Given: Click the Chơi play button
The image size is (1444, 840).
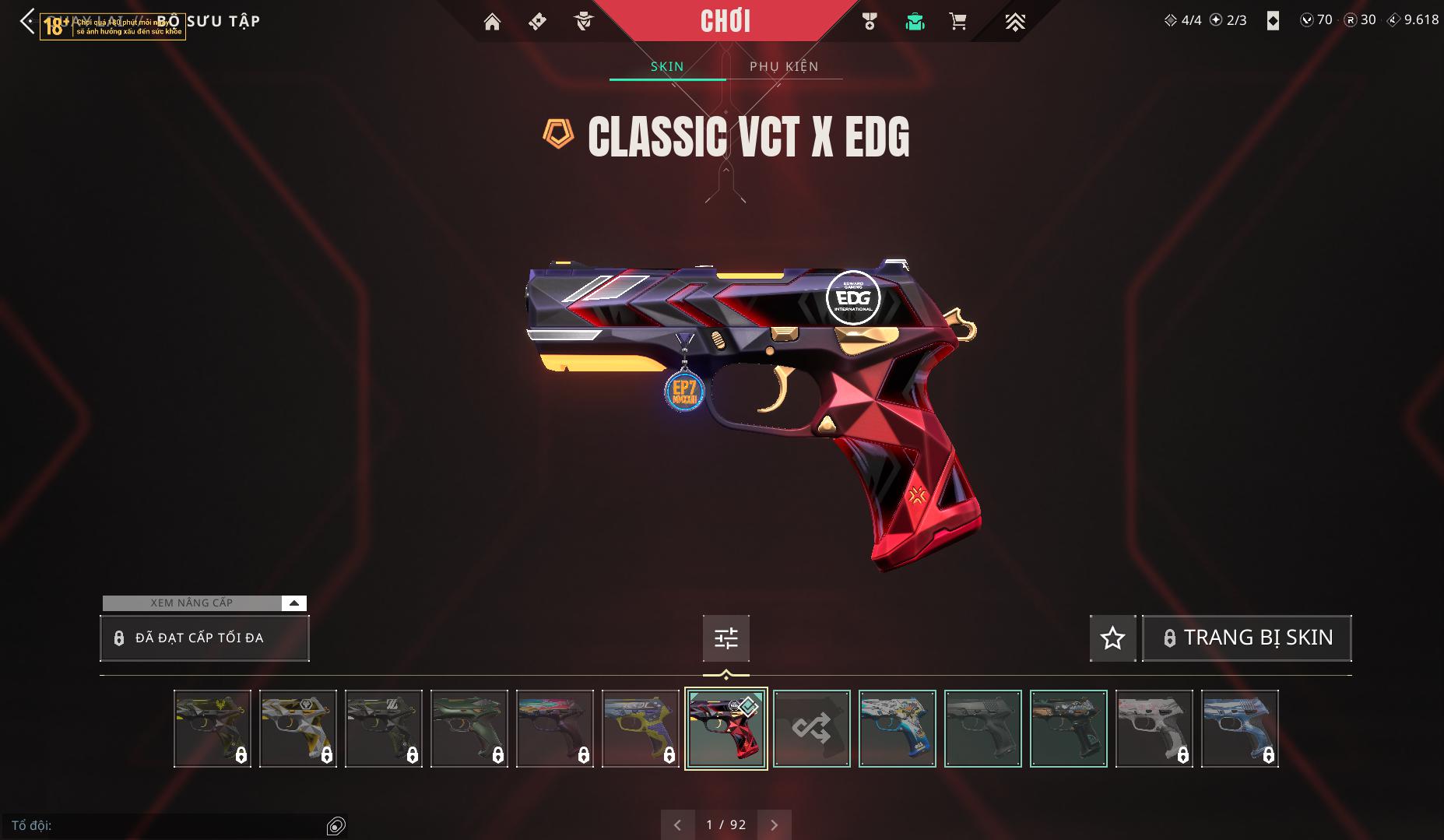Looking at the screenshot, I should point(726,21).
